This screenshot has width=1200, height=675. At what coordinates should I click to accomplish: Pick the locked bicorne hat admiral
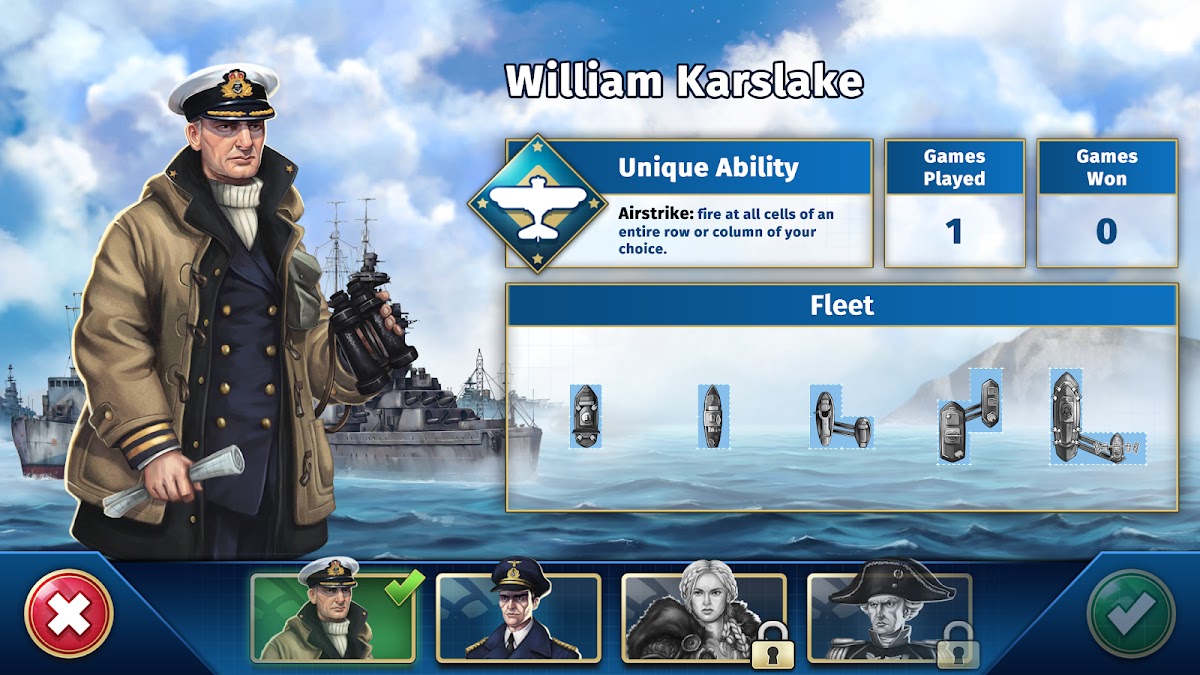[x=889, y=616]
